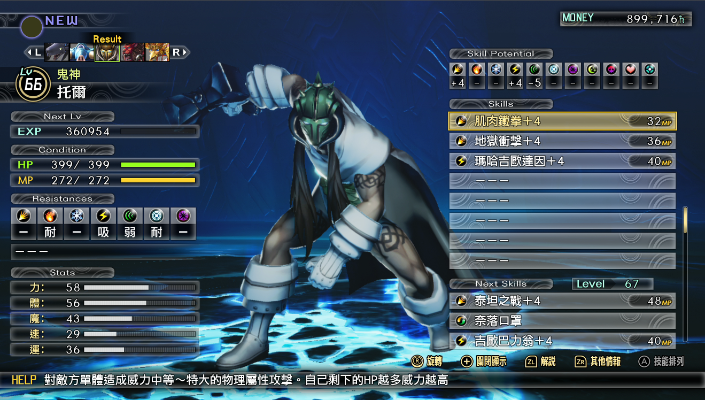705x400 pixels.
Task: Select the 肌肉衝擊+4 skill row
Action: [x=562, y=121]
